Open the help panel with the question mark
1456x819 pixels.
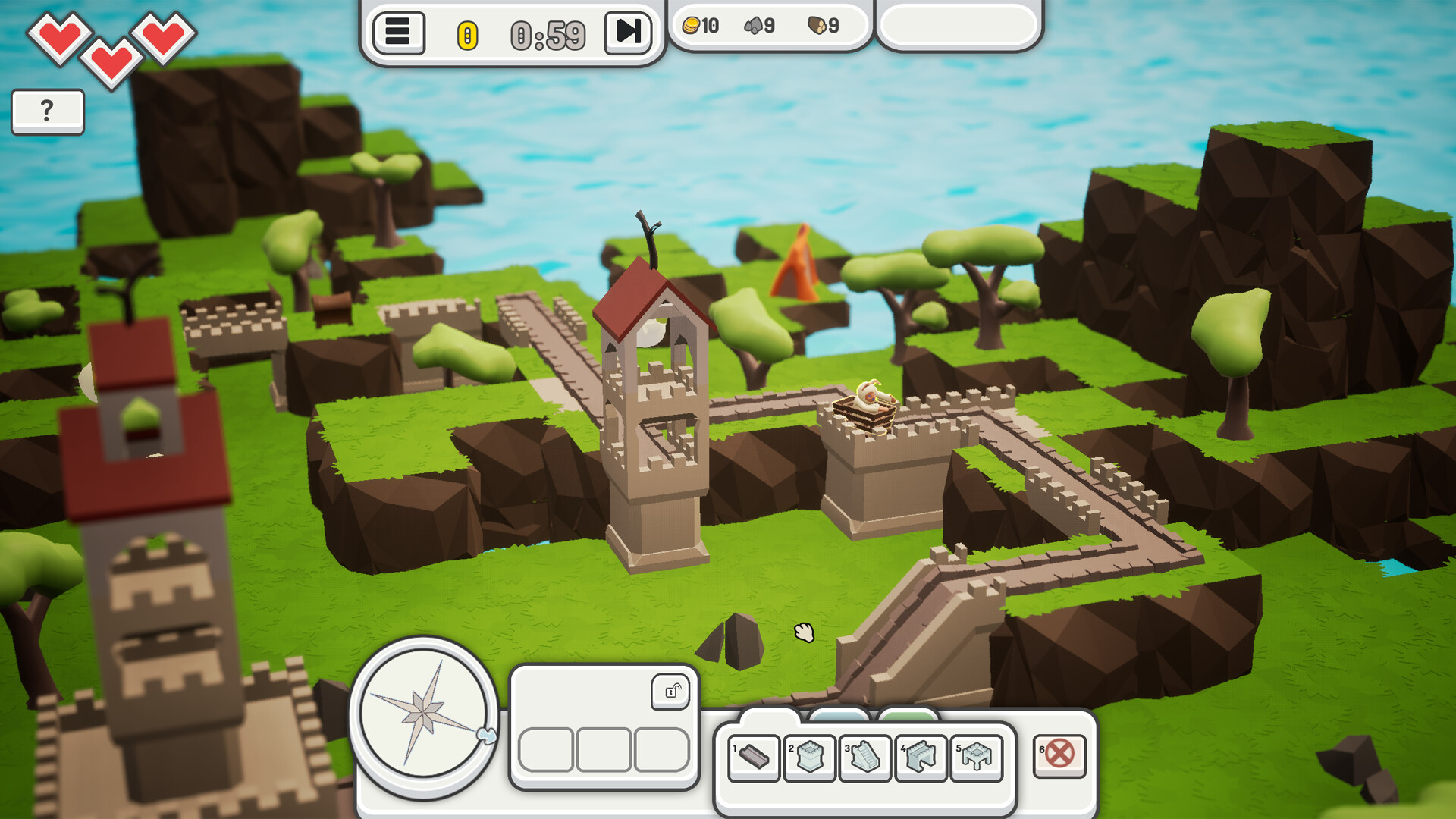click(x=47, y=111)
